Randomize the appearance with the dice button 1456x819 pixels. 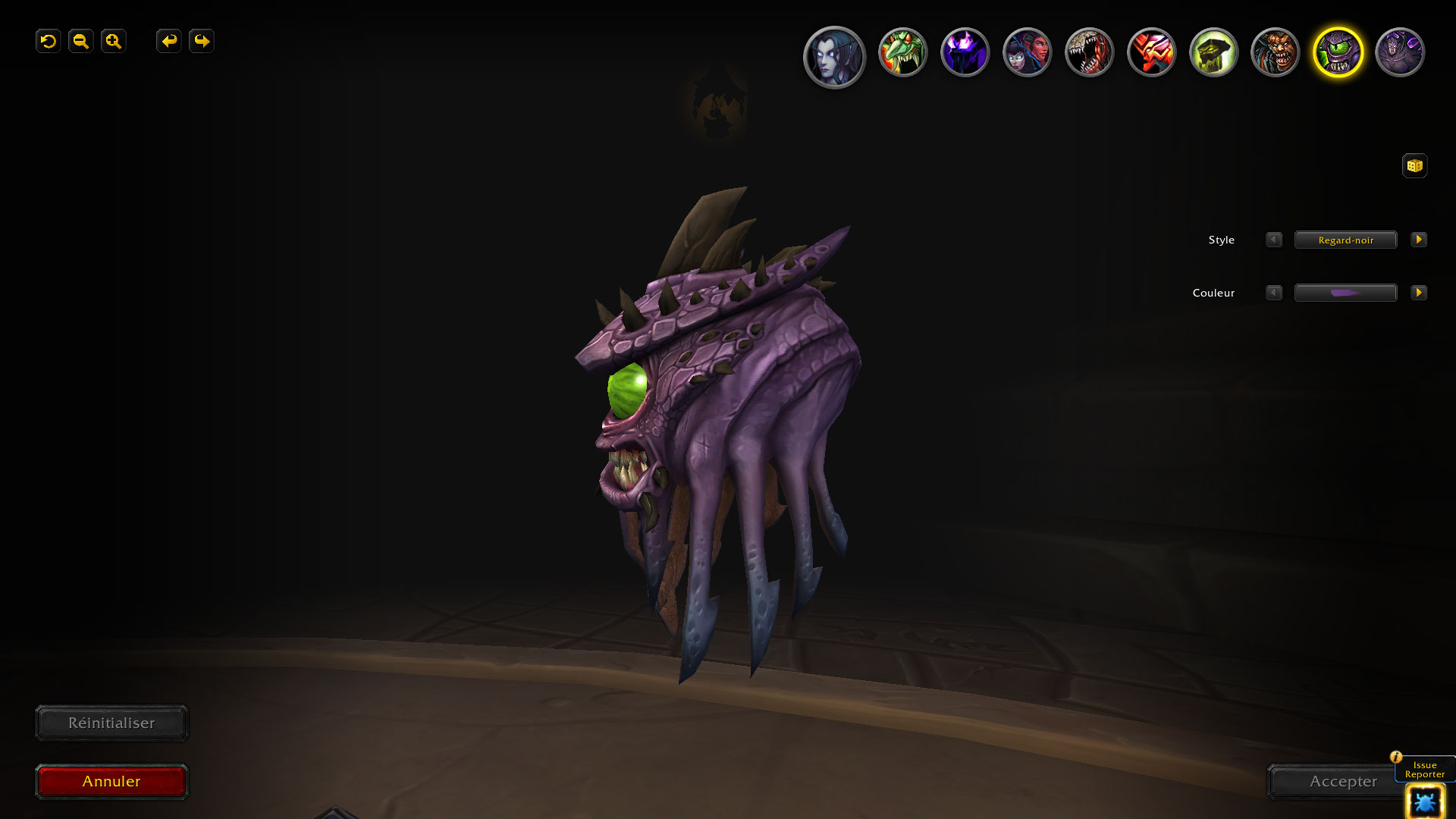(1414, 165)
